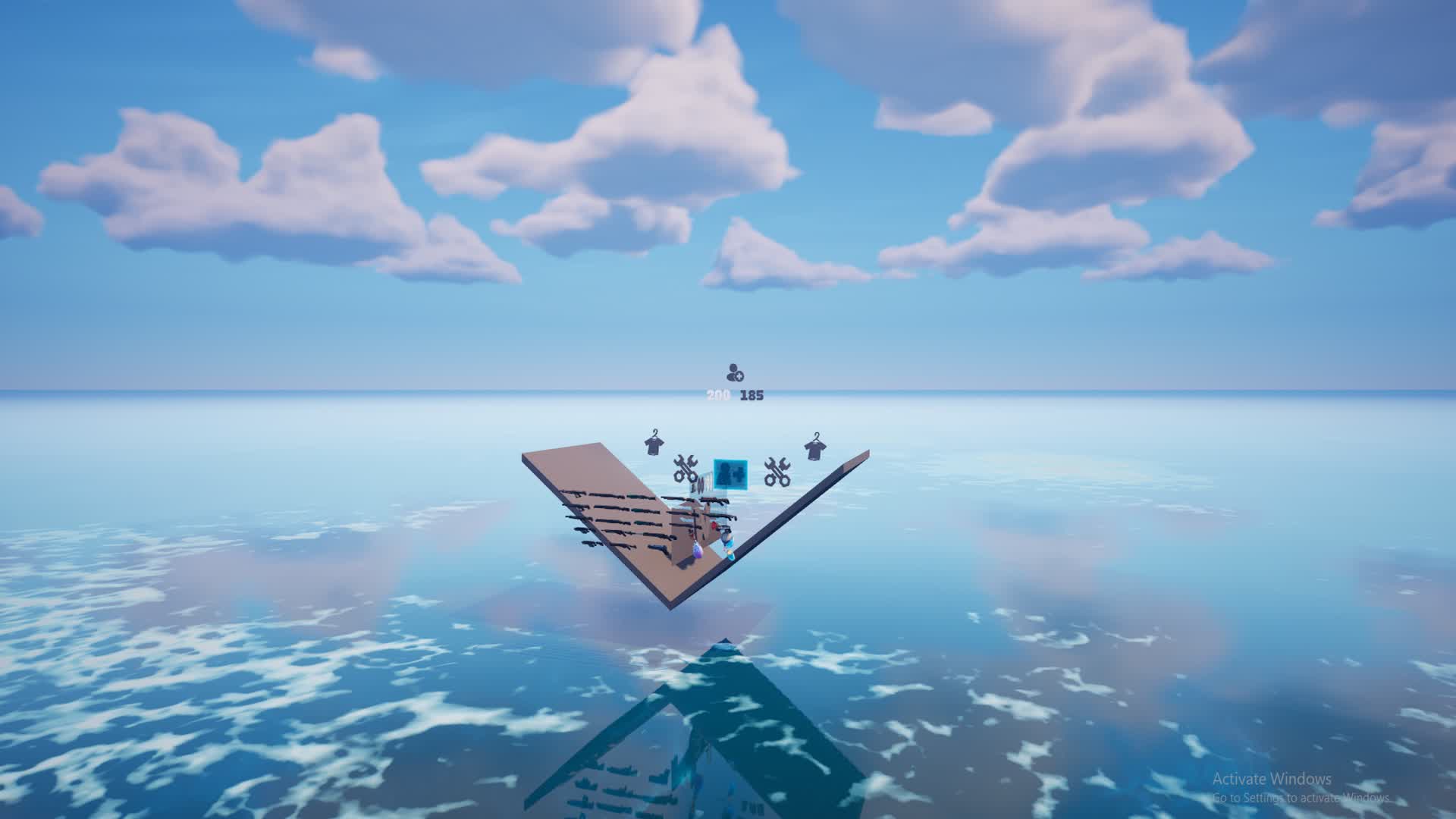Select the add-player icon above the island
1456x819 pixels.
[x=733, y=372]
